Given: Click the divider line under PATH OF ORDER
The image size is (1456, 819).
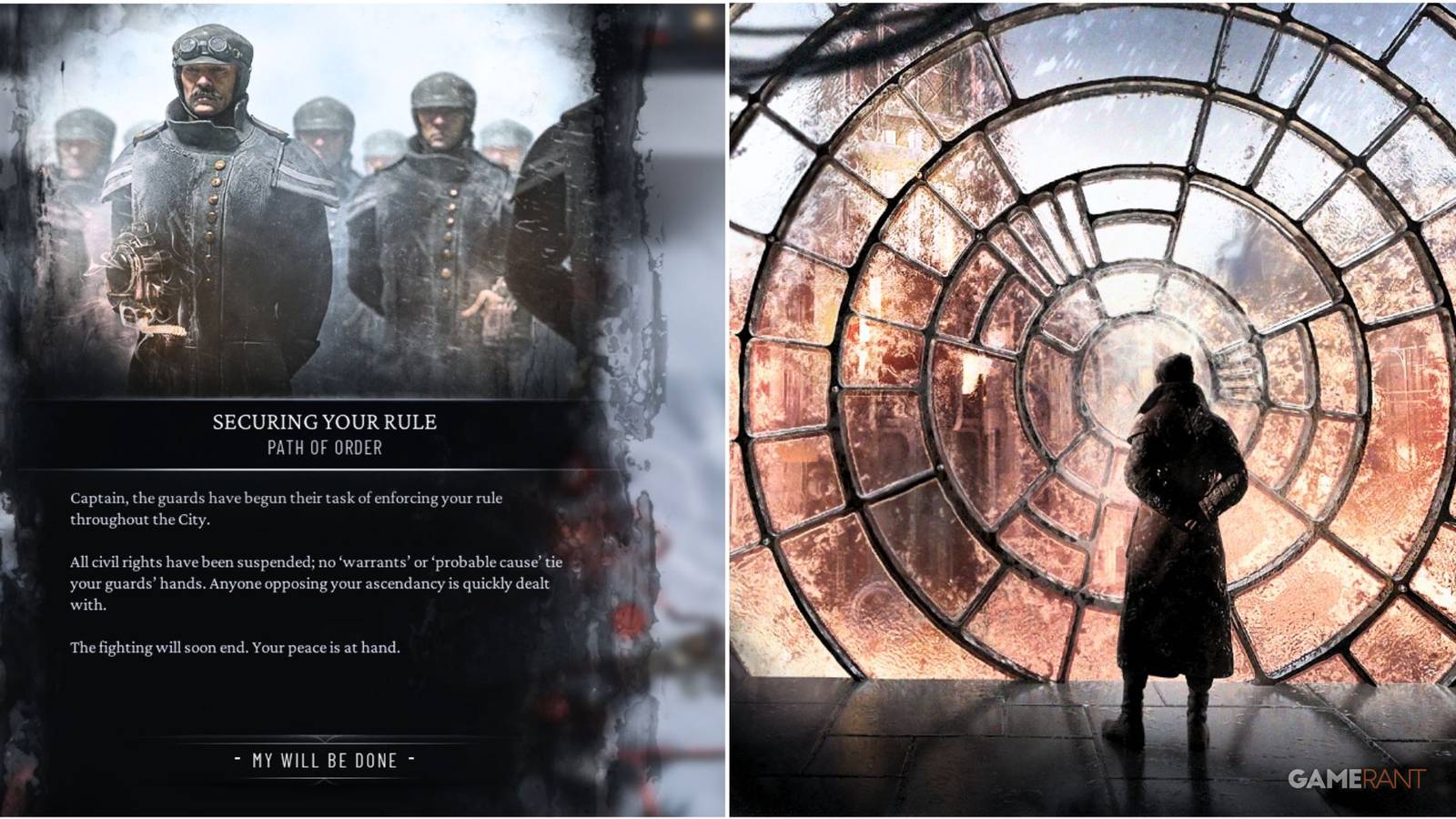Looking at the screenshot, I should [x=324, y=470].
